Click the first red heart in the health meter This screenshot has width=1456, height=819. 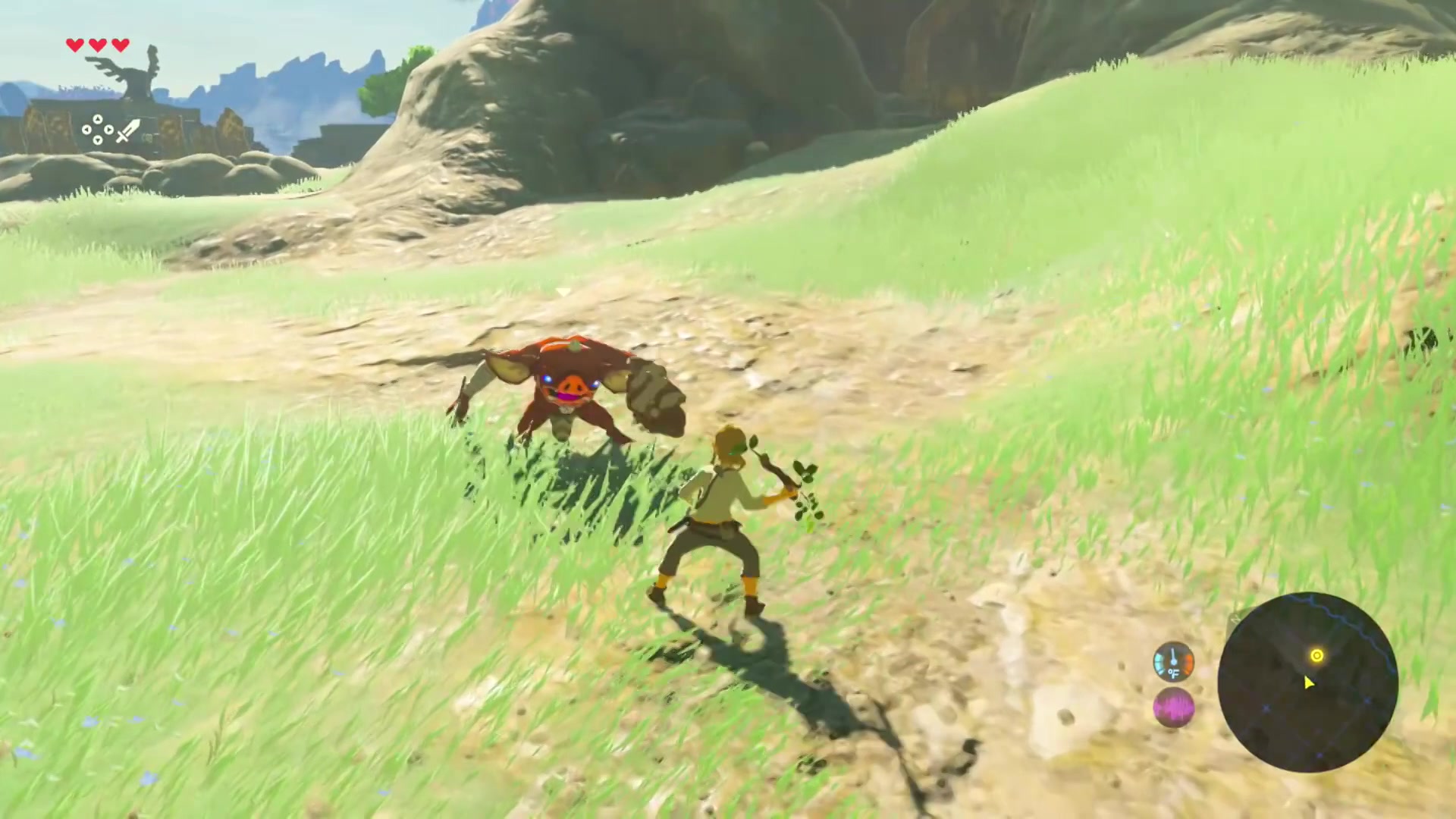[x=74, y=45]
